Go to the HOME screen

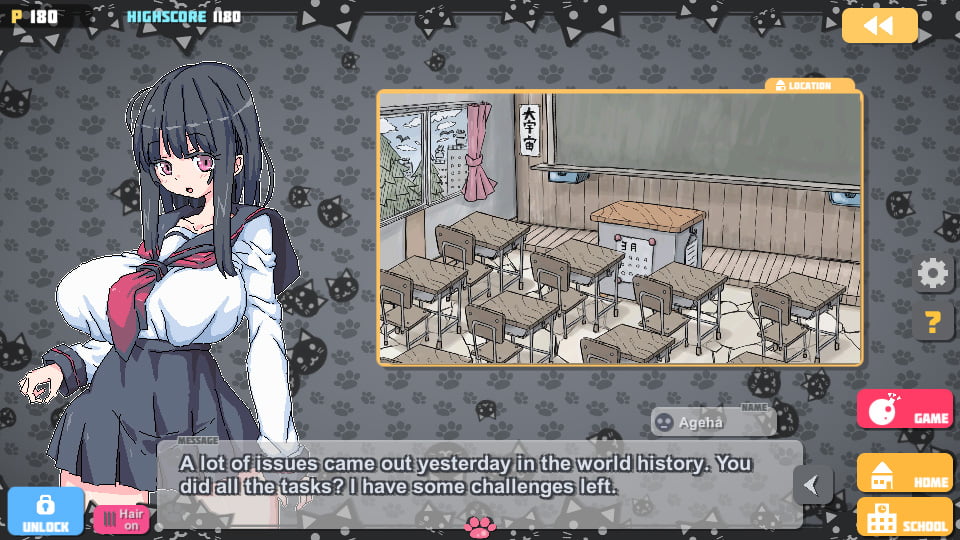(904, 473)
